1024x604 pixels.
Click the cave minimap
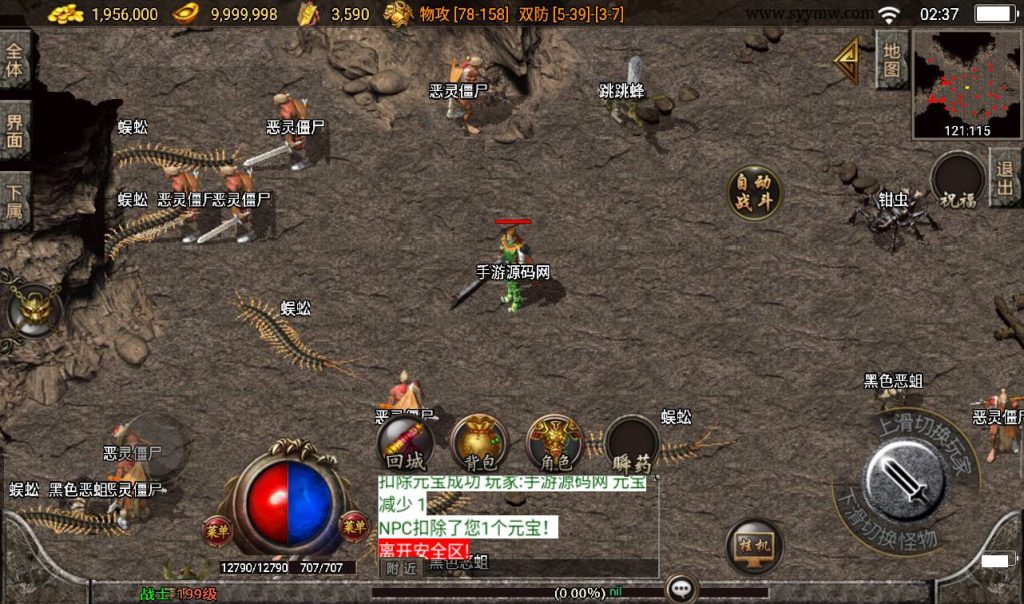(x=966, y=86)
